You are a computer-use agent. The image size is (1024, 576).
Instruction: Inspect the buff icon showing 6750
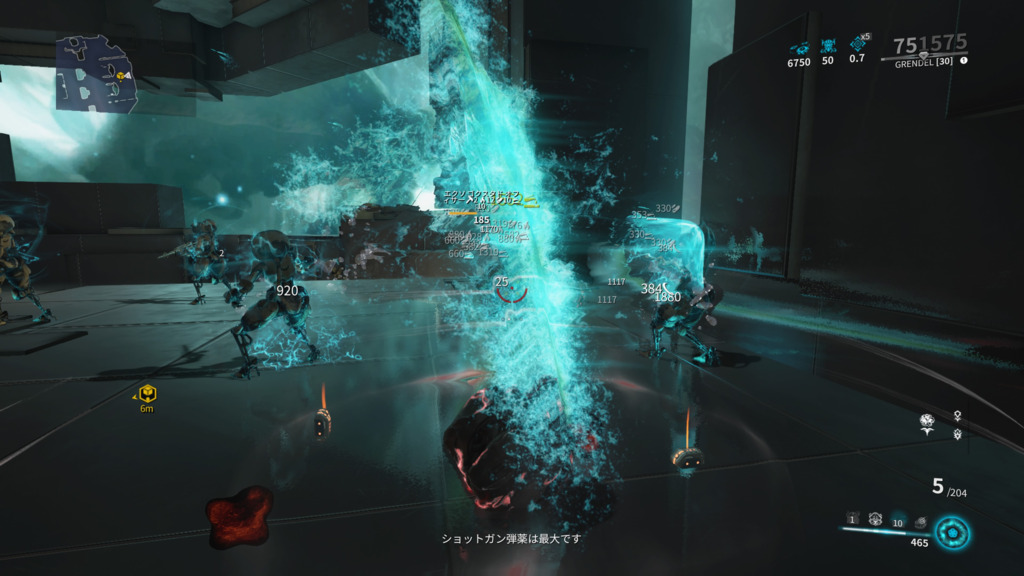(x=799, y=46)
